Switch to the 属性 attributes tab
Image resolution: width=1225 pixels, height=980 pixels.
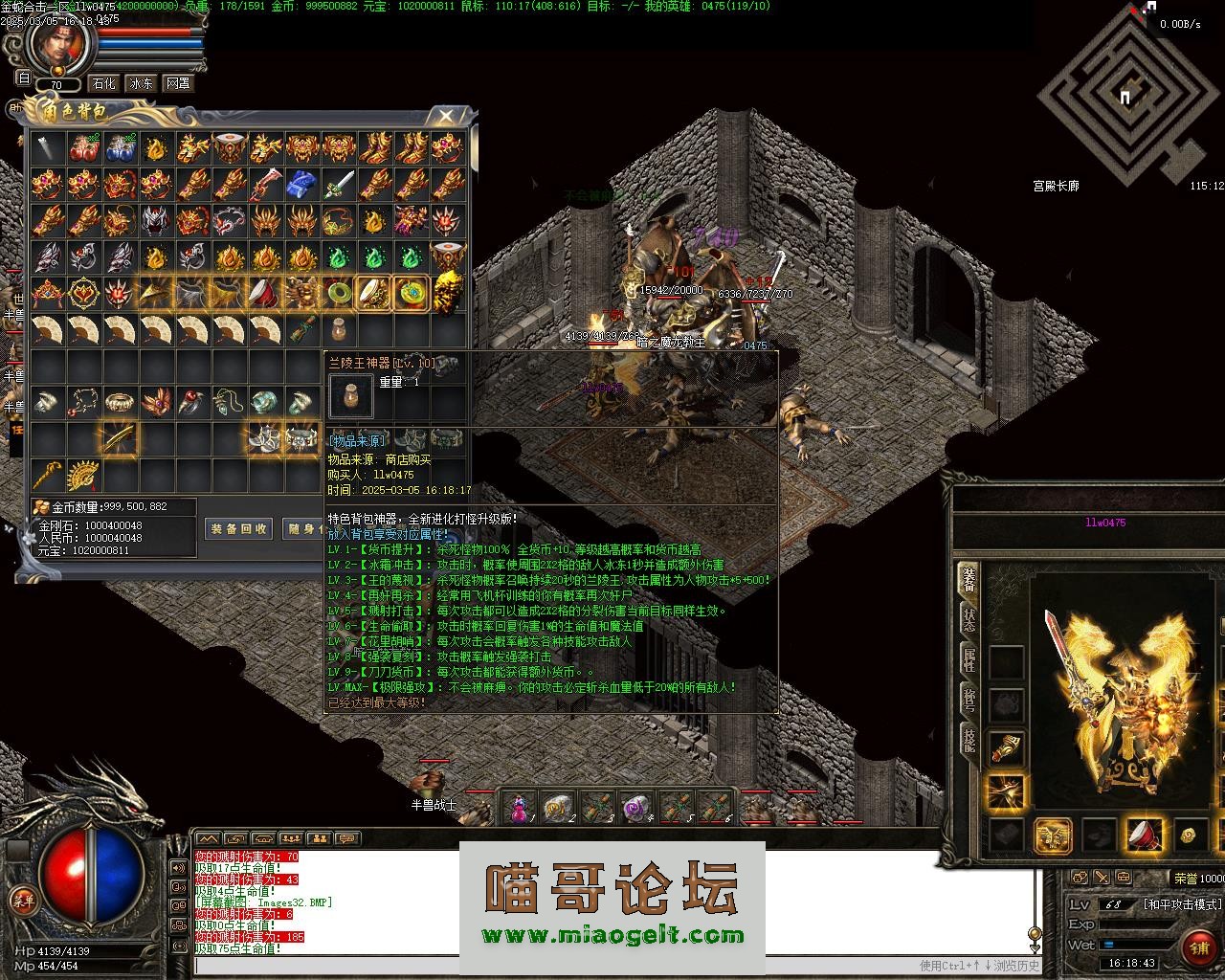969,659
